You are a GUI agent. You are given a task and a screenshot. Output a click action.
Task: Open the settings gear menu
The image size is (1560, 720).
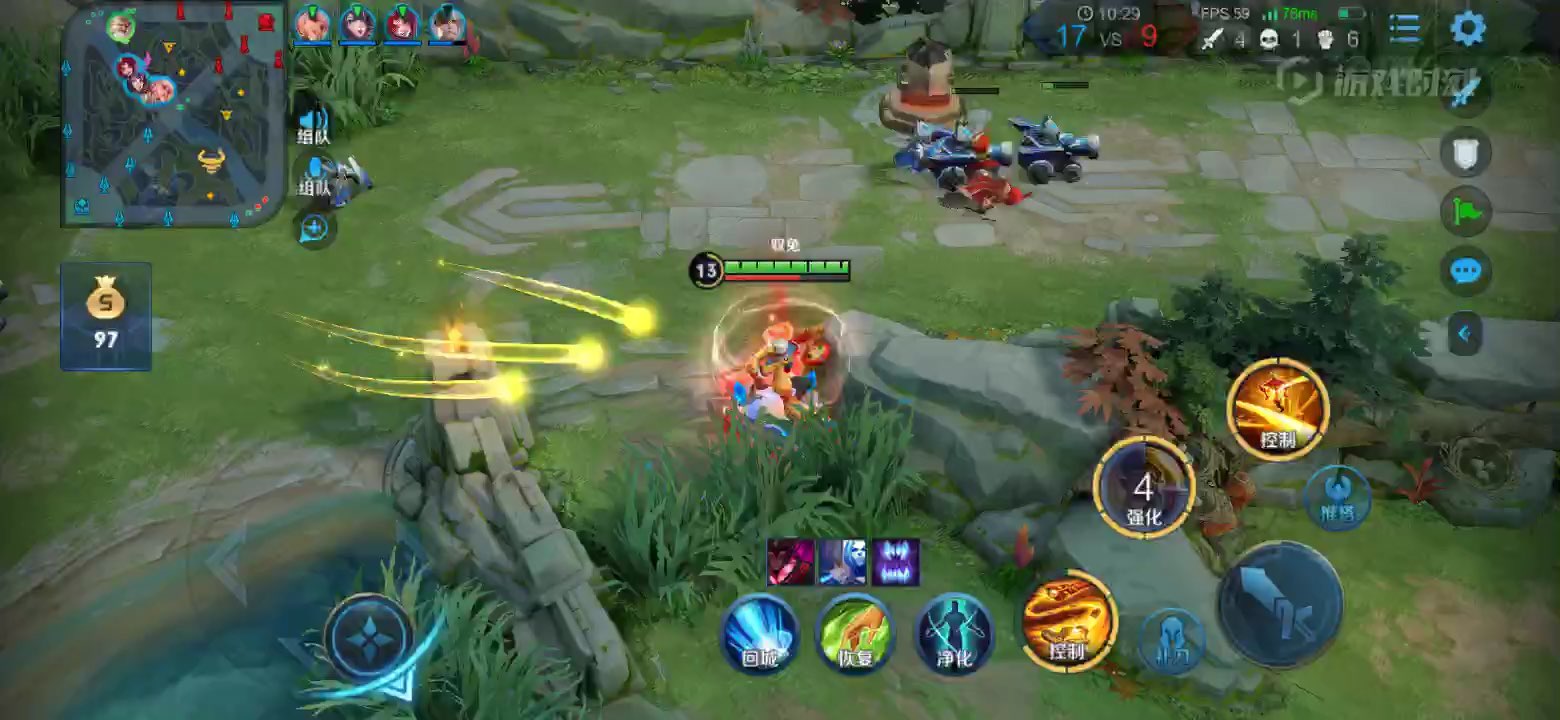1467,29
